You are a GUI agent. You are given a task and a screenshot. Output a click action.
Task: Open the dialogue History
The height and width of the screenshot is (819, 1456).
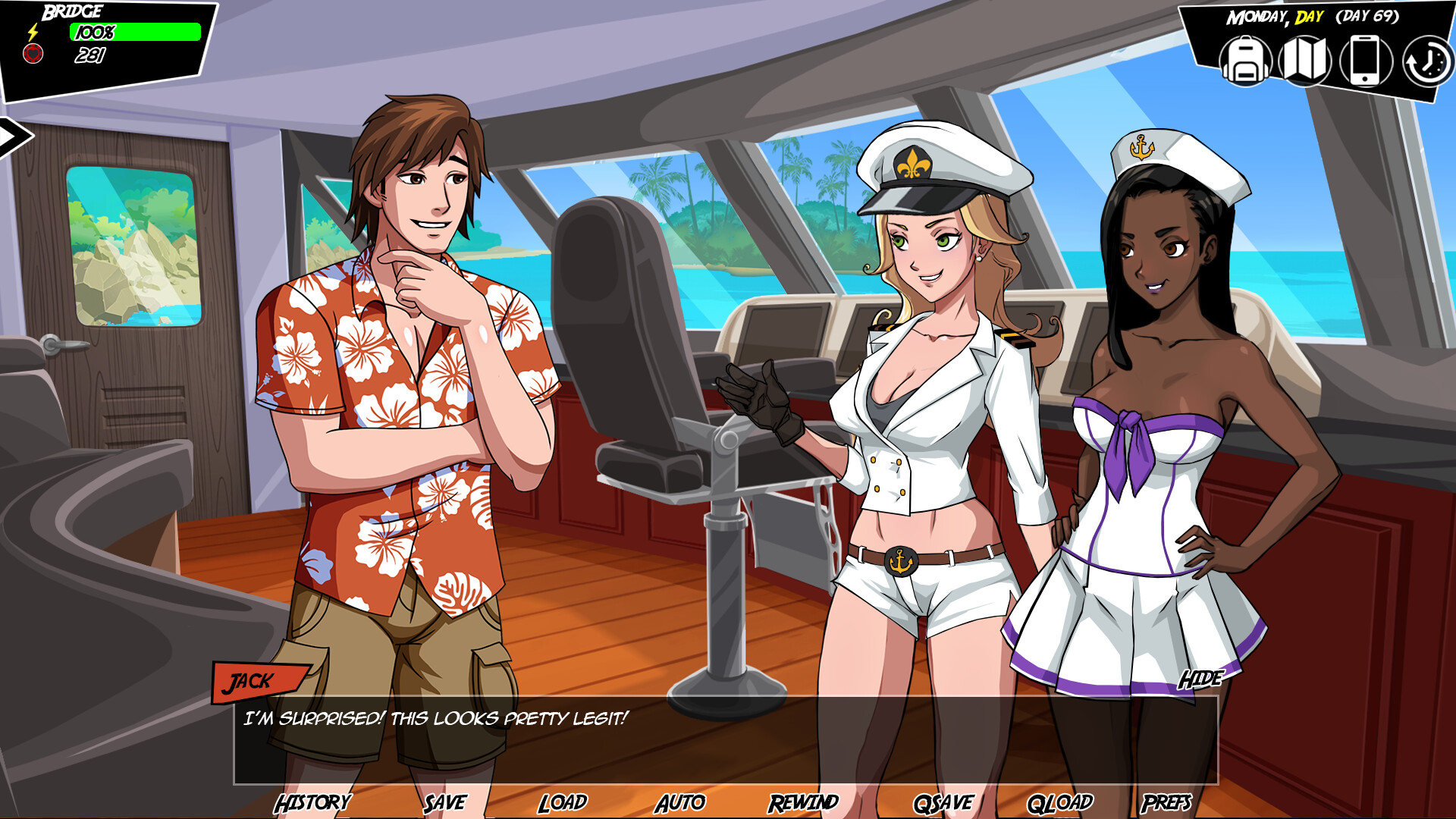tap(313, 801)
